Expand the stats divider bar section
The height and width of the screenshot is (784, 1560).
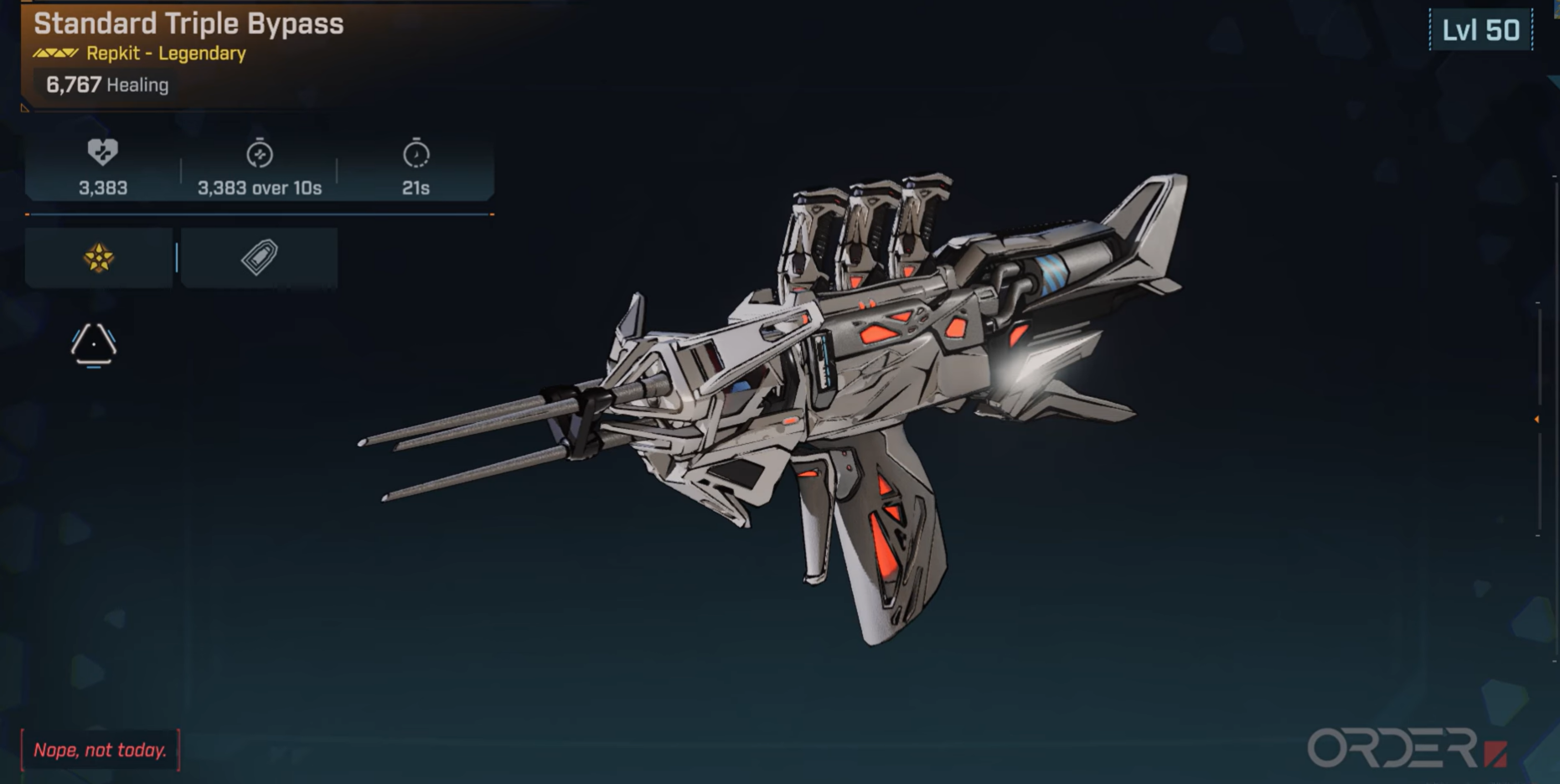[x=260, y=214]
